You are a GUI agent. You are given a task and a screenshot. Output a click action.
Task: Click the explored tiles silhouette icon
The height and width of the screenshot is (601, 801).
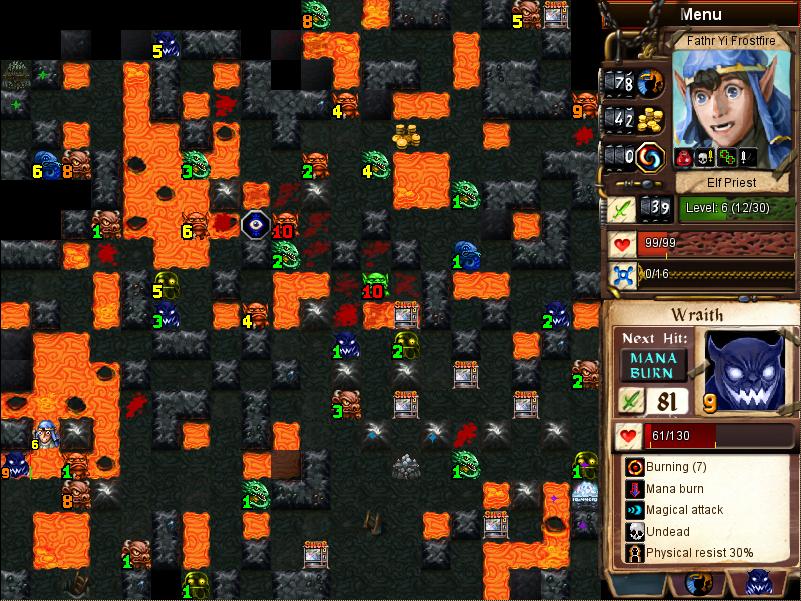click(x=652, y=83)
